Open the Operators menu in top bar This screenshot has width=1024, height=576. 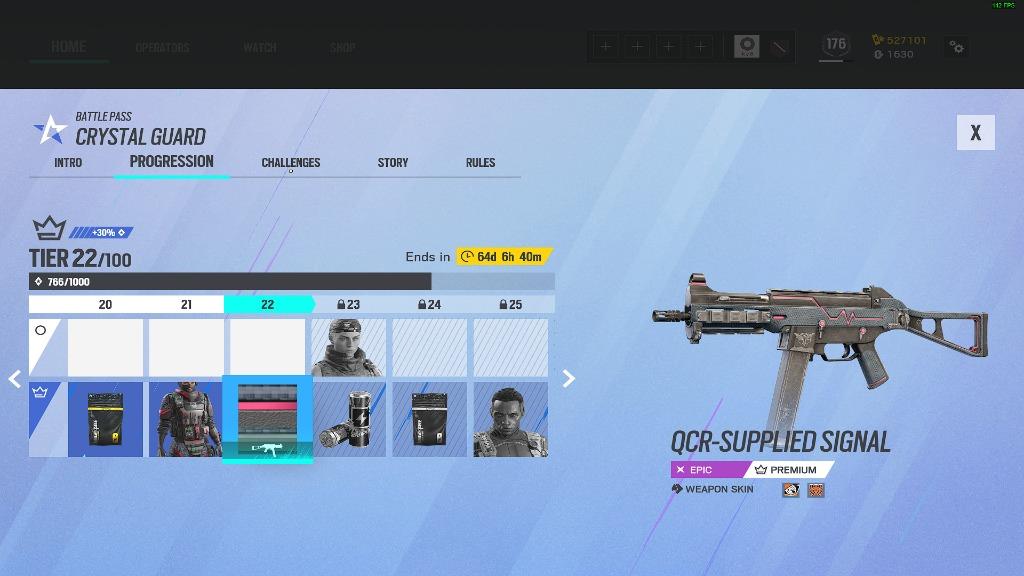pos(162,47)
